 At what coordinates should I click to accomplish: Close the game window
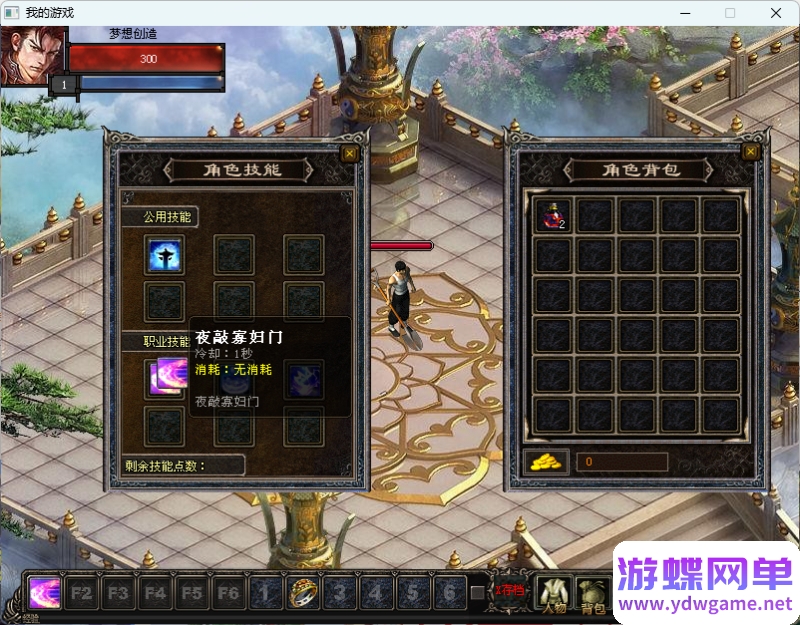click(776, 13)
